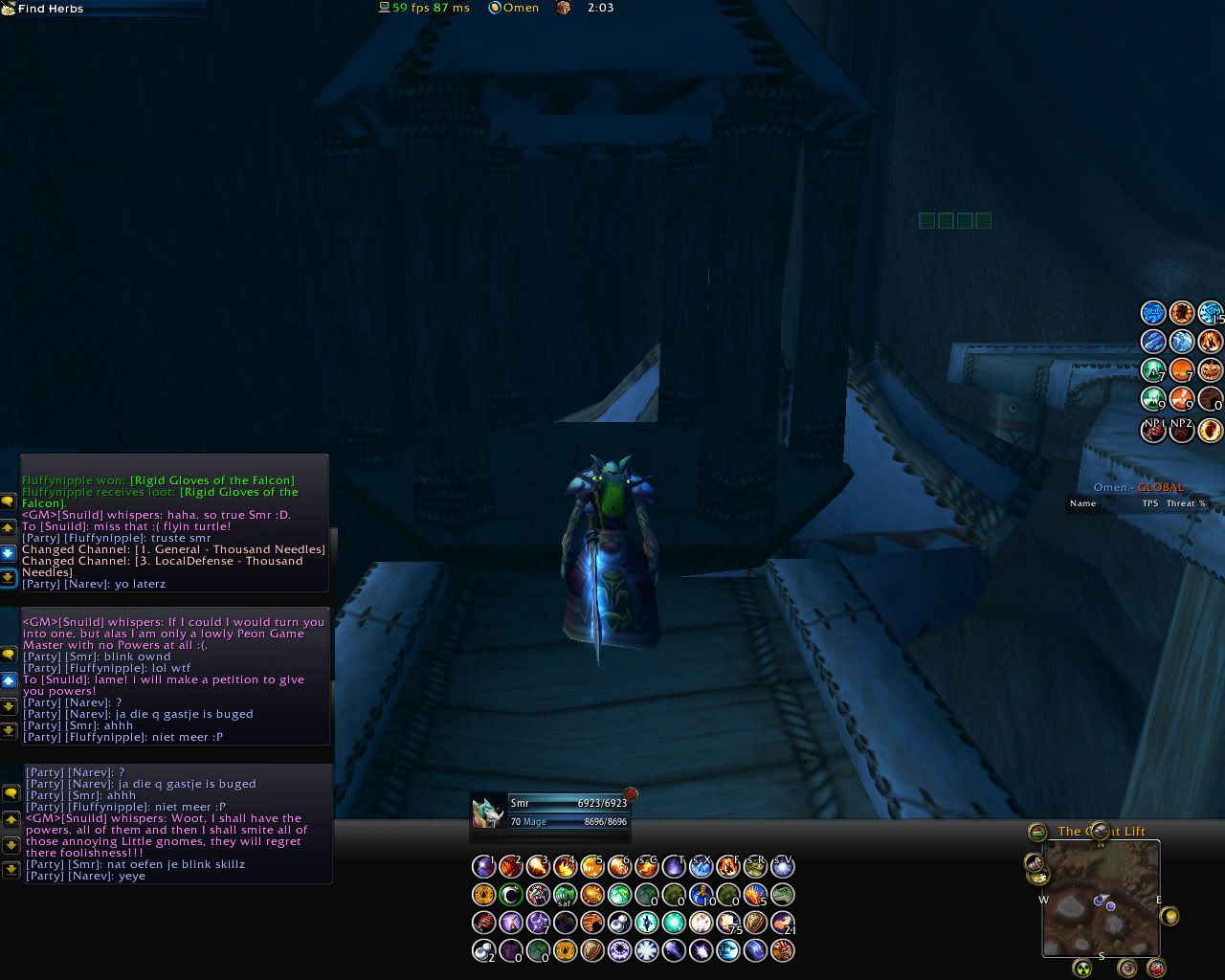This screenshot has width=1225, height=980.
Task: Select the Name column header in Omen
Action: coord(1082,503)
